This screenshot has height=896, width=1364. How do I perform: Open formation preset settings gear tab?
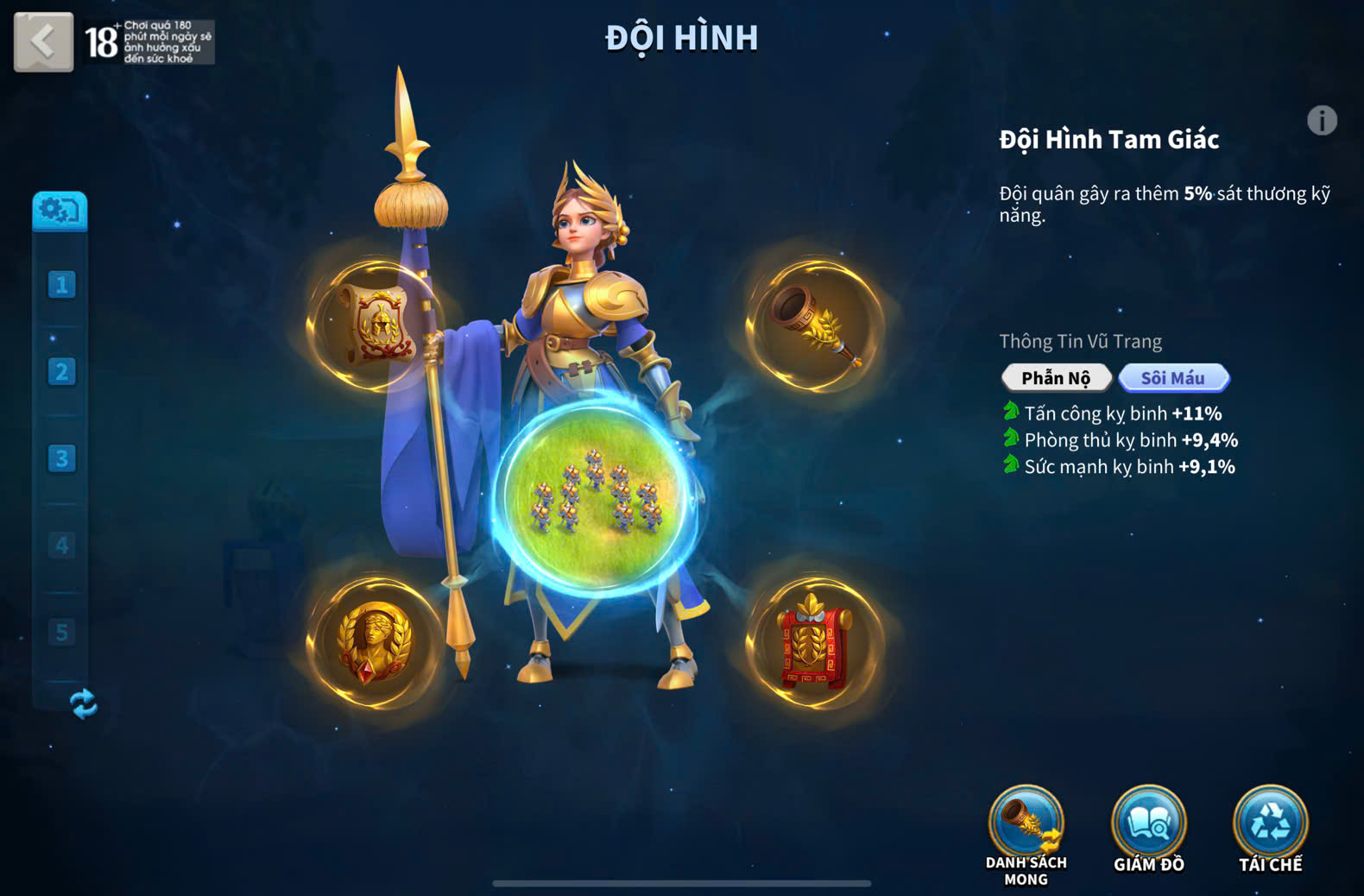pyautogui.click(x=60, y=211)
